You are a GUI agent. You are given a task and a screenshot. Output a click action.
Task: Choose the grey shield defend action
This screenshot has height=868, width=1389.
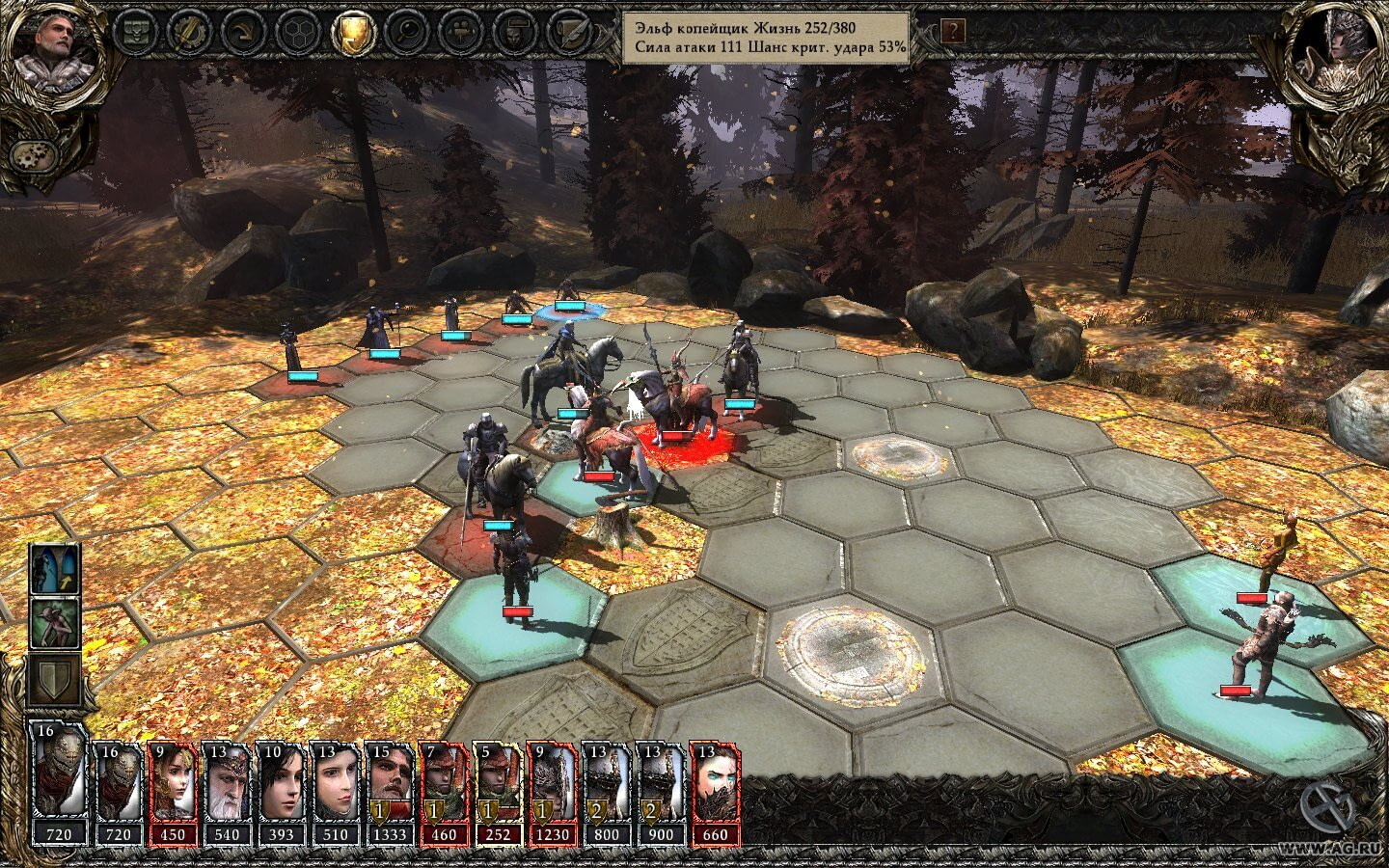coord(55,679)
